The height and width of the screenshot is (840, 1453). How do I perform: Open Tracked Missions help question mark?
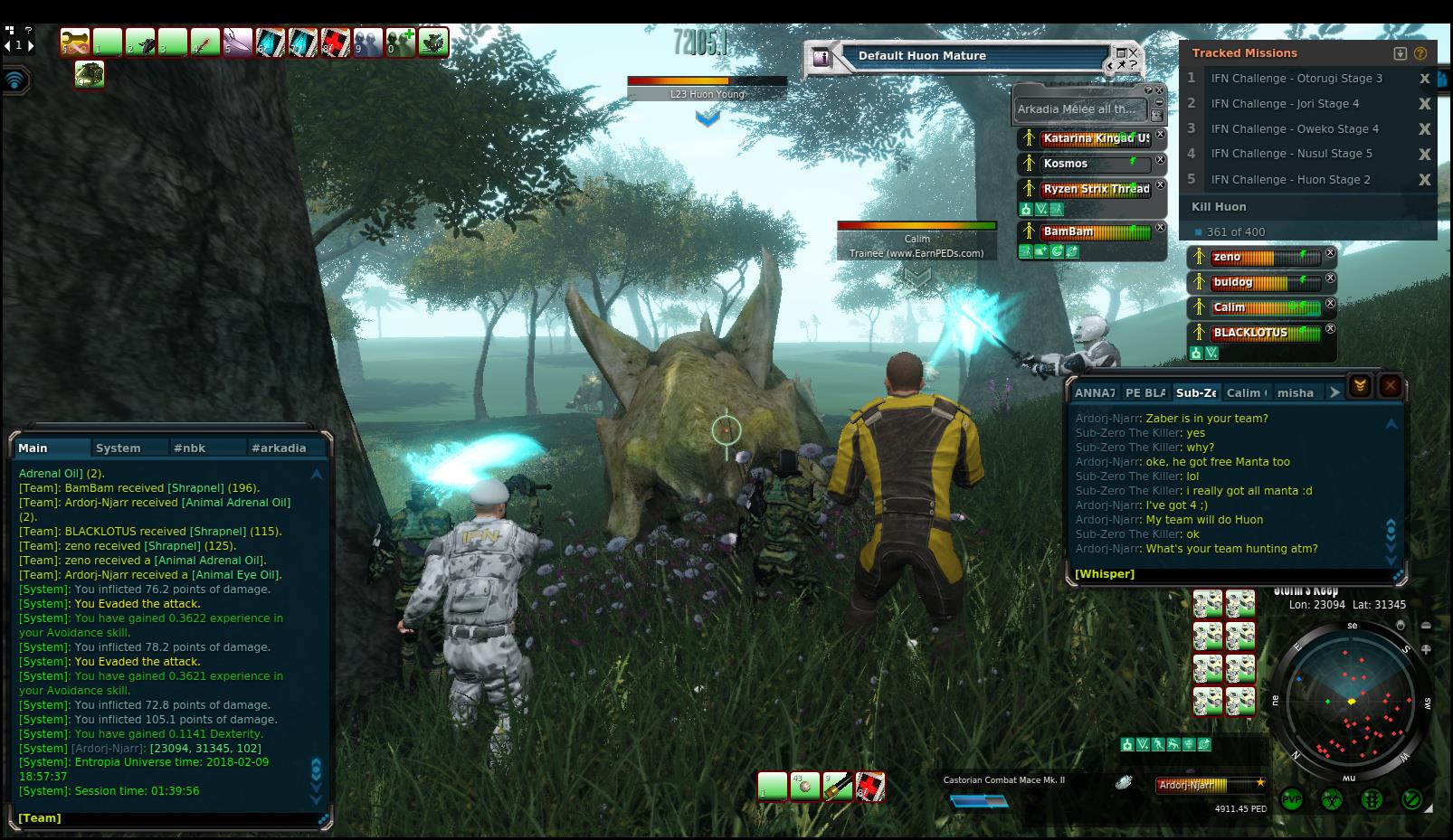click(1420, 53)
